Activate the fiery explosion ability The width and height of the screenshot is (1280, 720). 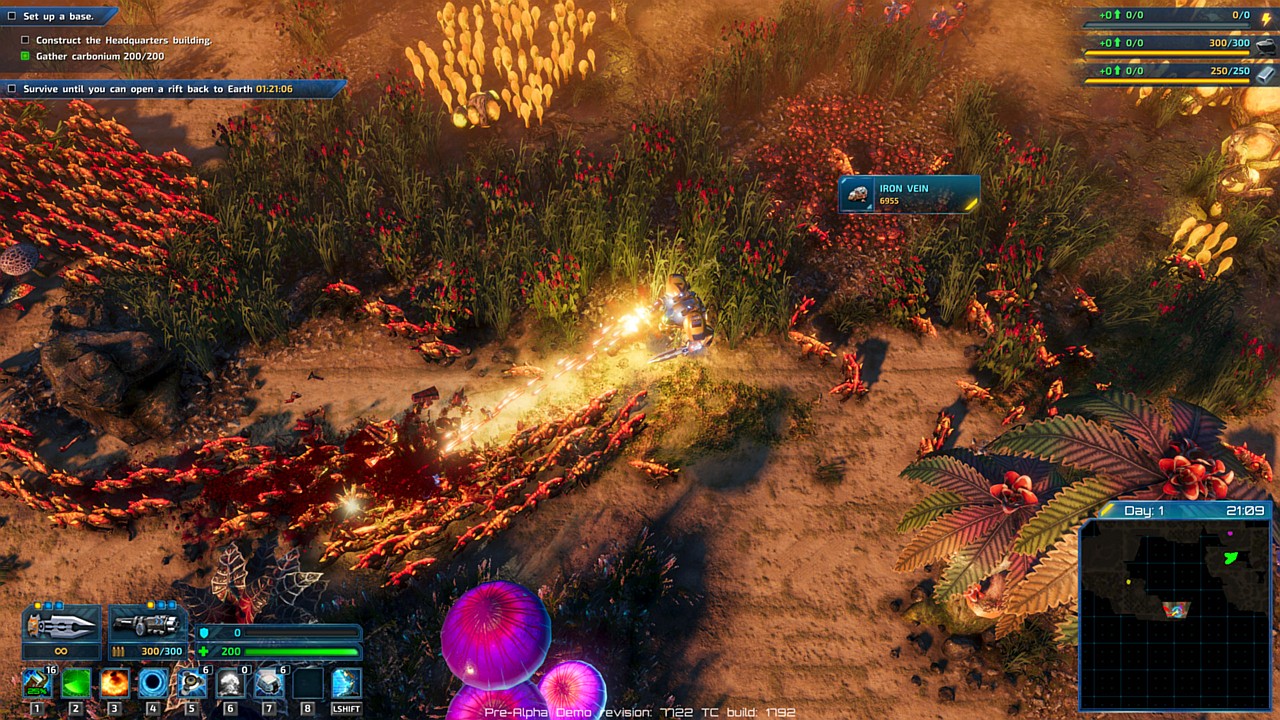(x=114, y=683)
